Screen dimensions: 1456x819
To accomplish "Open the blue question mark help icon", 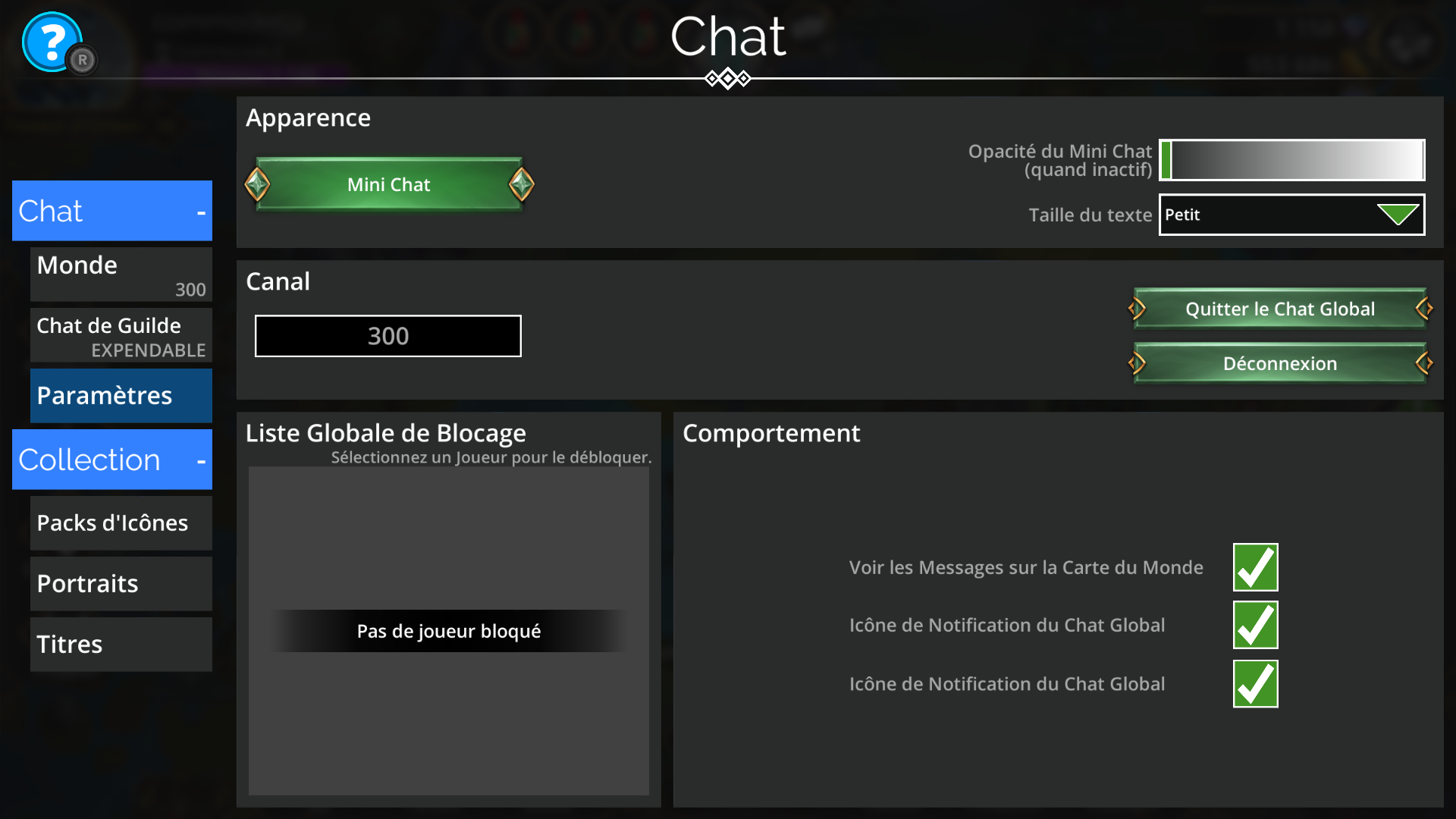I will [52, 42].
